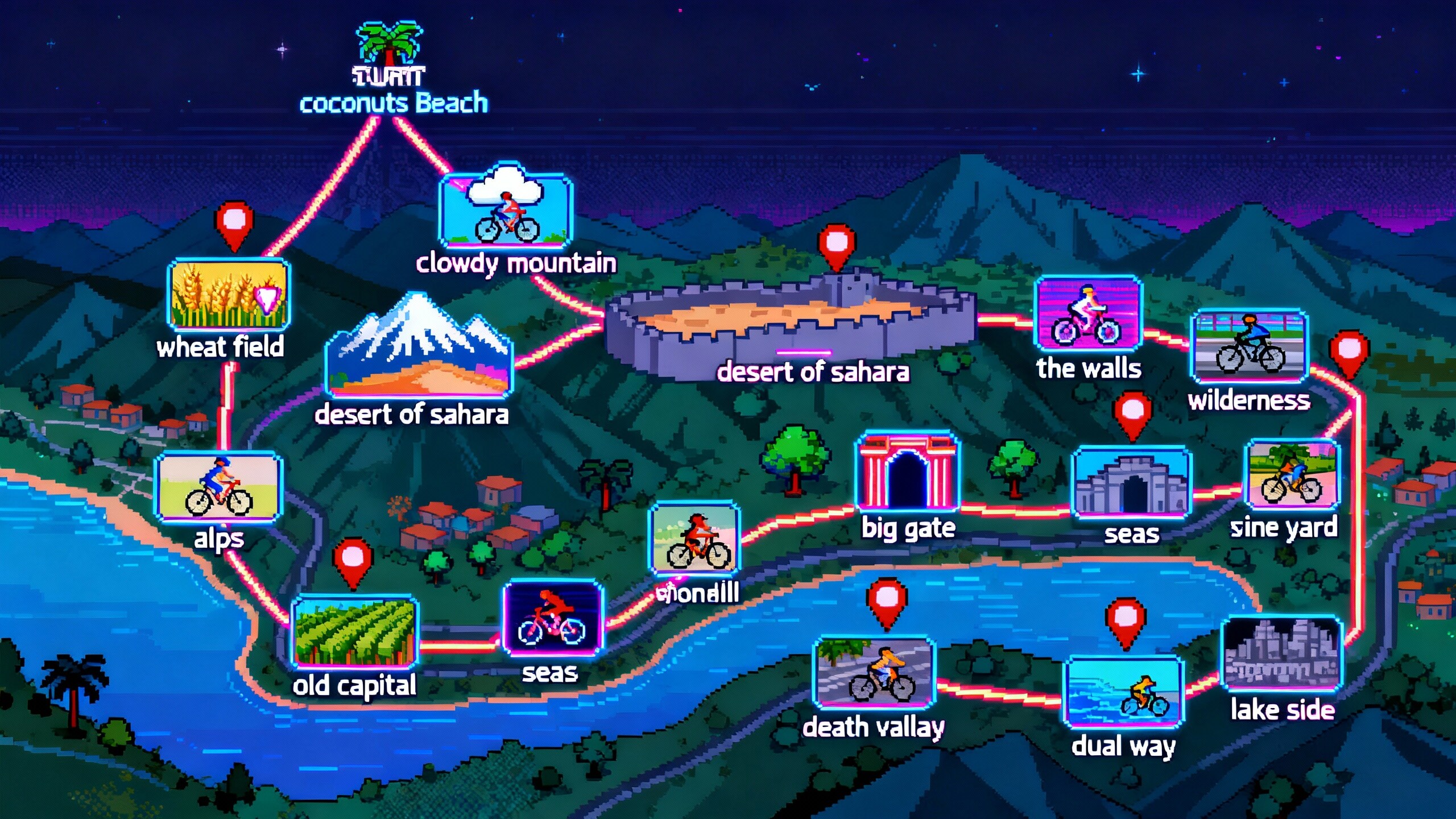Choose the seas tile with neon red cyclist

(552, 618)
